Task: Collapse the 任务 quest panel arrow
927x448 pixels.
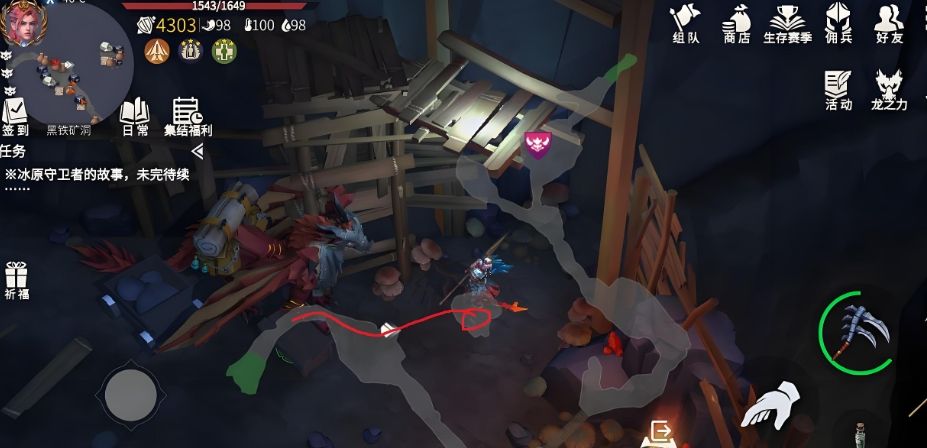Action: pos(197,151)
